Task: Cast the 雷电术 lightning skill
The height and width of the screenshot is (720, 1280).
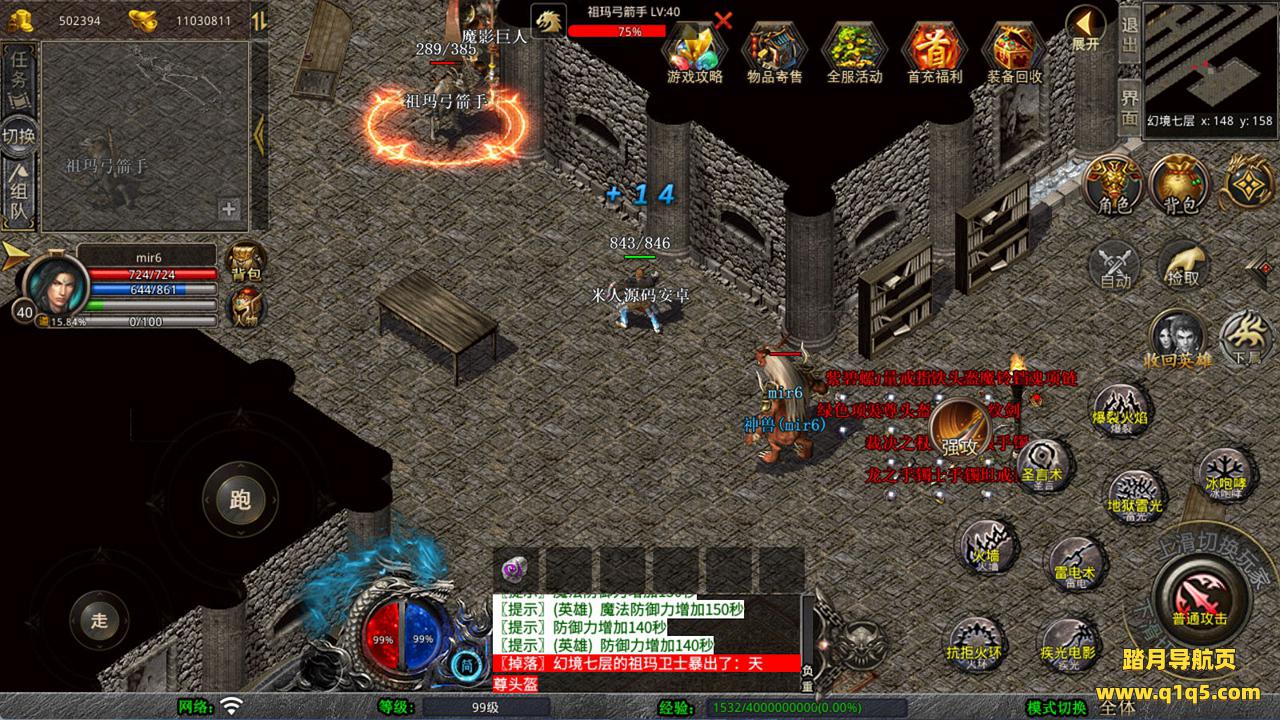Action: (1074, 564)
